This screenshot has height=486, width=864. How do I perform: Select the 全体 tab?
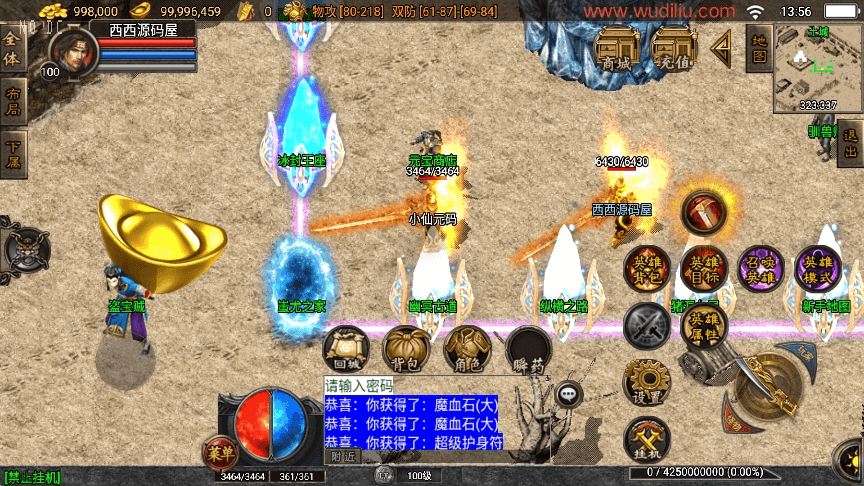tap(12, 50)
